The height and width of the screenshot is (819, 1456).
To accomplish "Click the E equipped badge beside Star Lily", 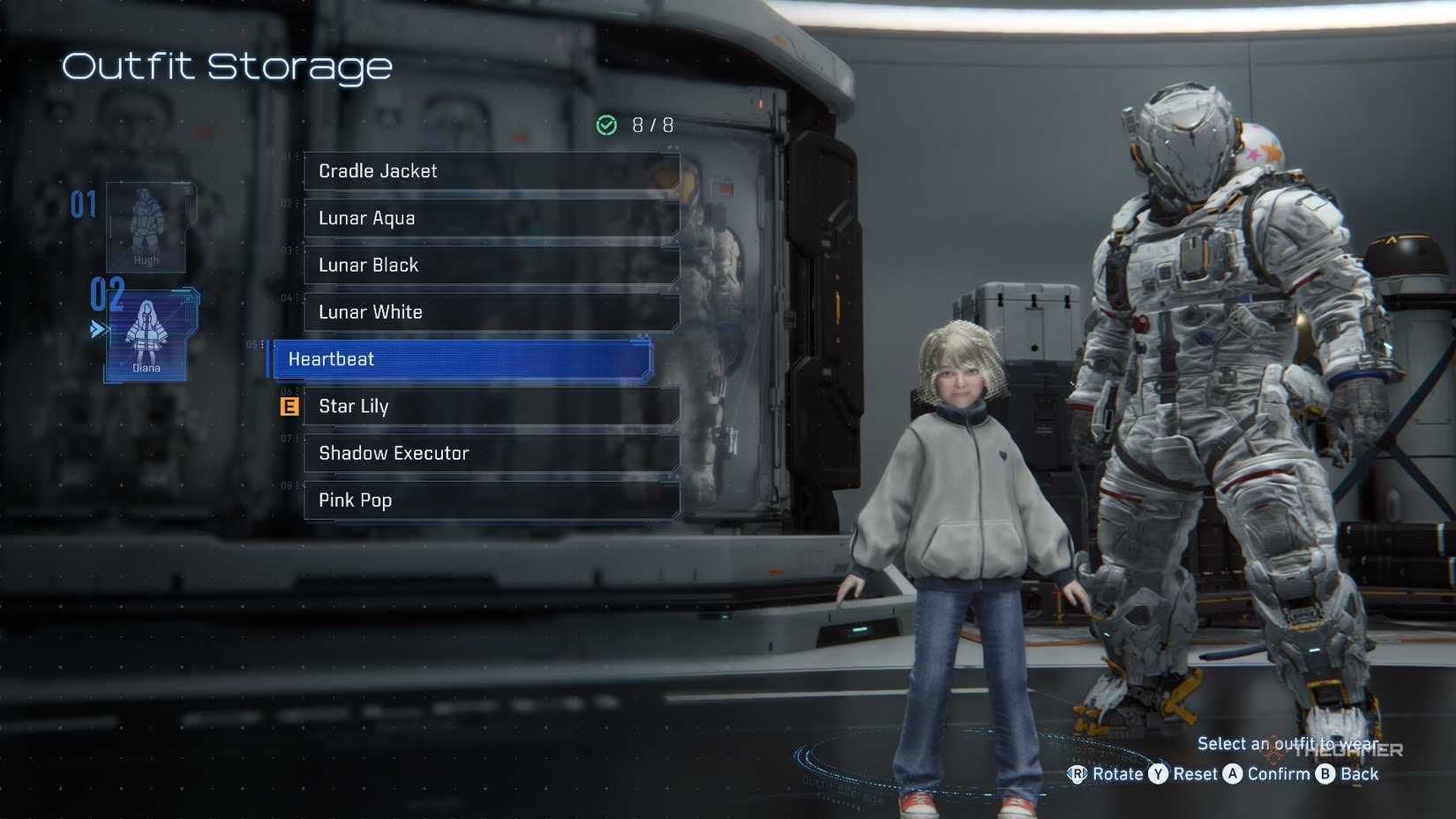I will tap(288, 406).
